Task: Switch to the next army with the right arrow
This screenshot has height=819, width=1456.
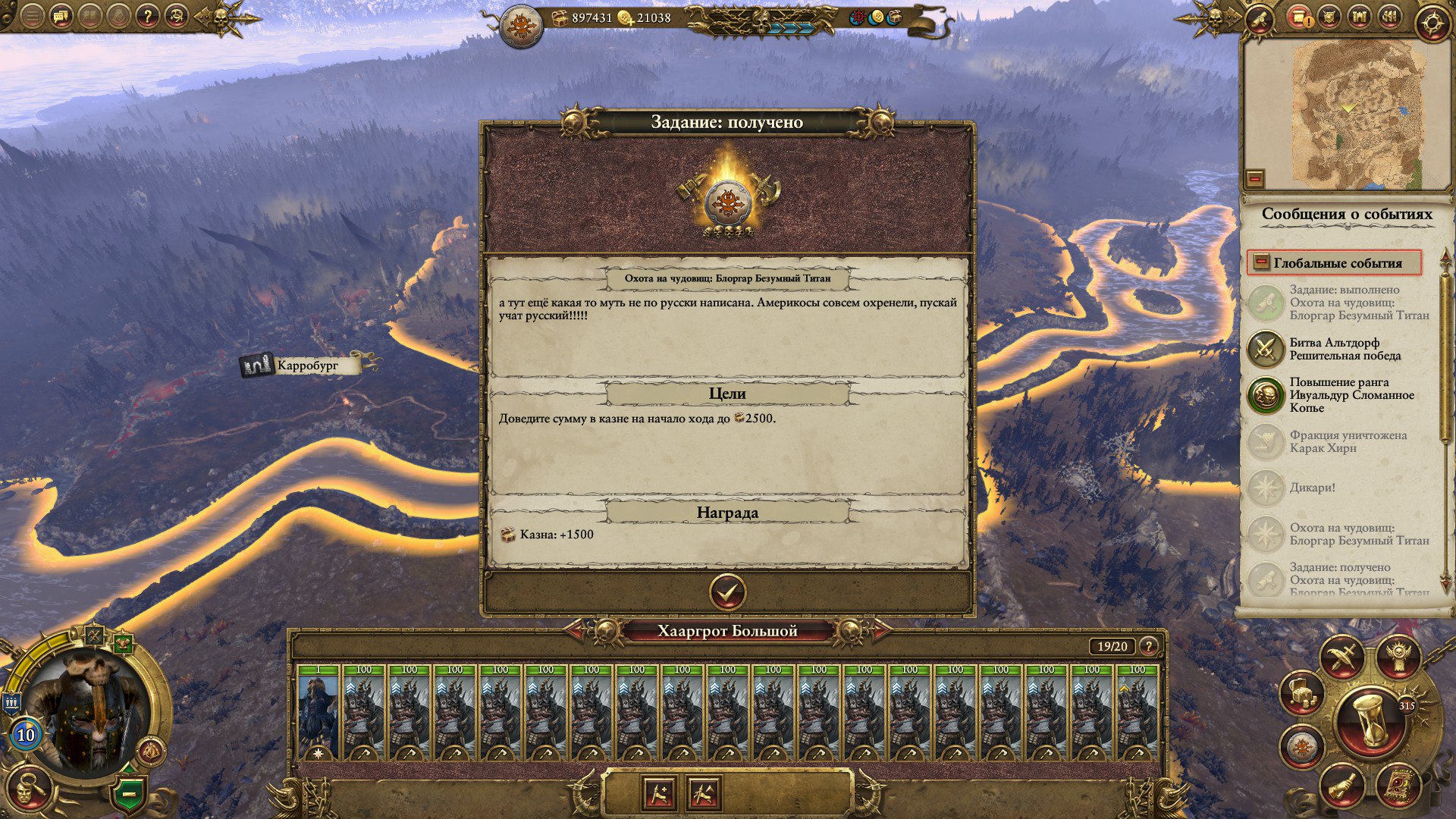Action: click(x=880, y=629)
